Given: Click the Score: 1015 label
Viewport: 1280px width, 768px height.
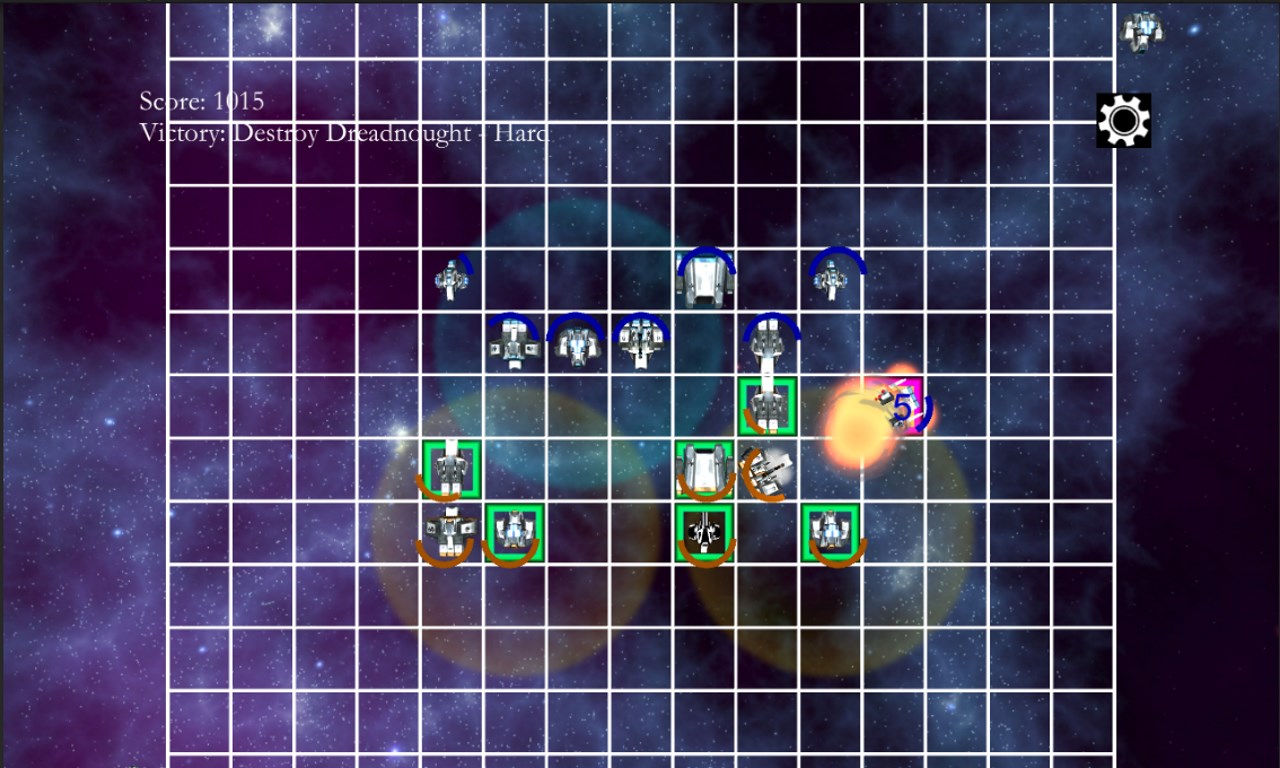Looking at the screenshot, I should [198, 101].
